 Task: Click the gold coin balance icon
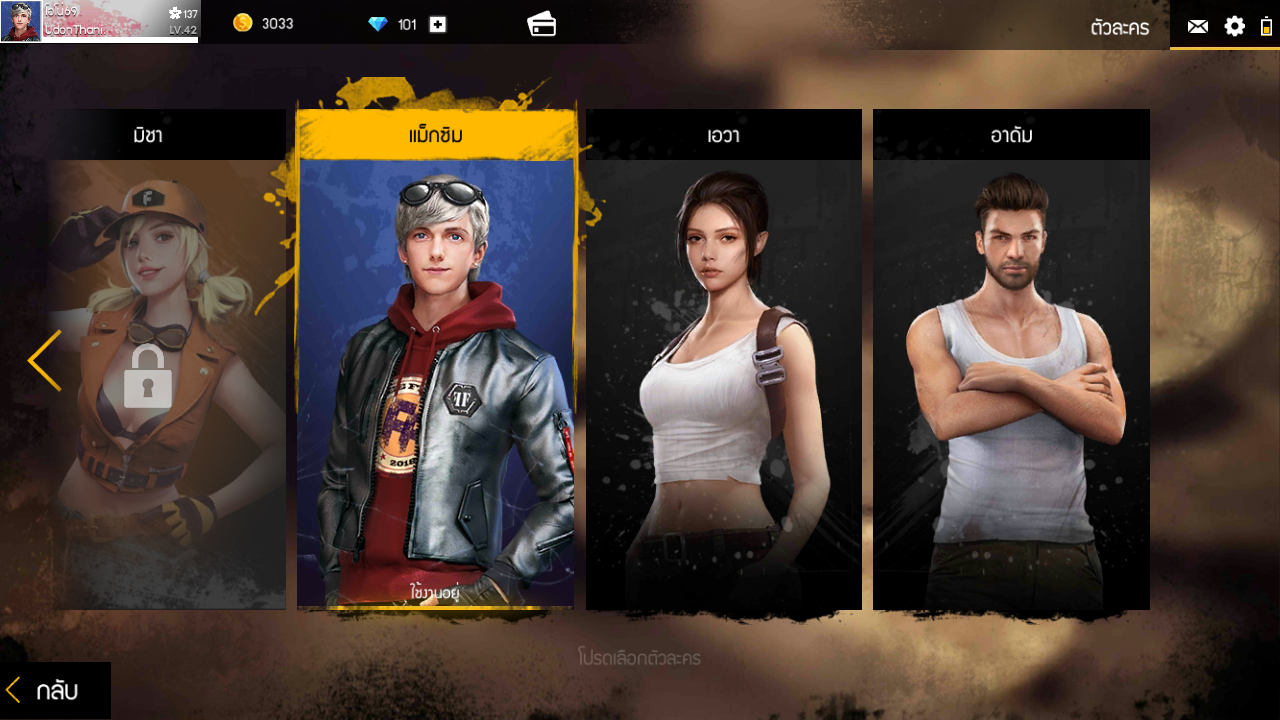click(243, 23)
